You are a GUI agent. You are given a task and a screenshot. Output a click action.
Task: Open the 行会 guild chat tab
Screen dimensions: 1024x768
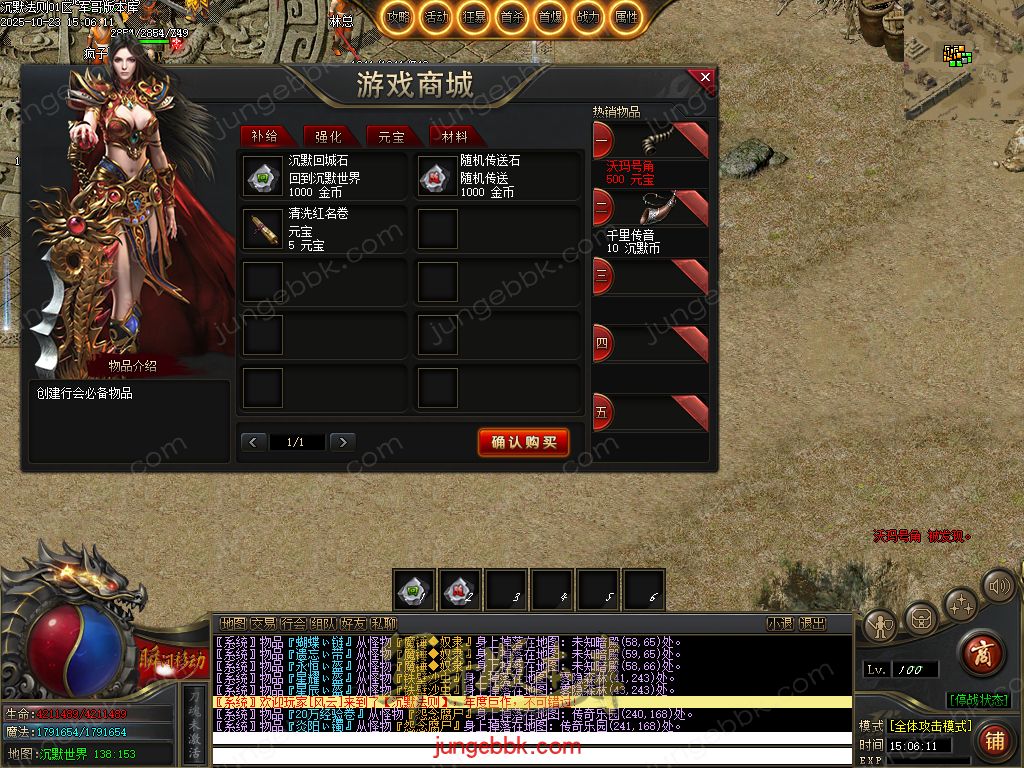point(293,623)
